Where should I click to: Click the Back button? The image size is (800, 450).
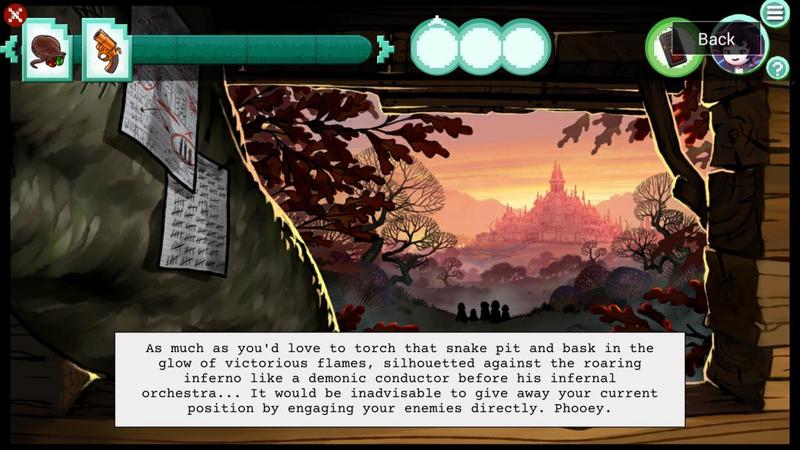(716, 39)
